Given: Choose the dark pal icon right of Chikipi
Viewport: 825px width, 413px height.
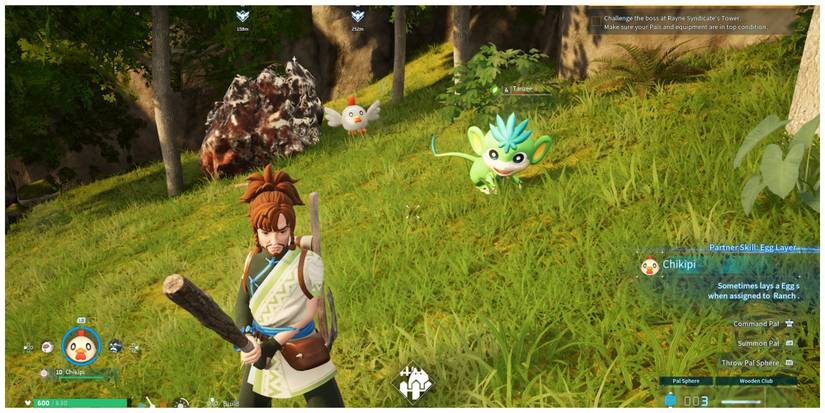Looking at the screenshot, I should [115, 346].
